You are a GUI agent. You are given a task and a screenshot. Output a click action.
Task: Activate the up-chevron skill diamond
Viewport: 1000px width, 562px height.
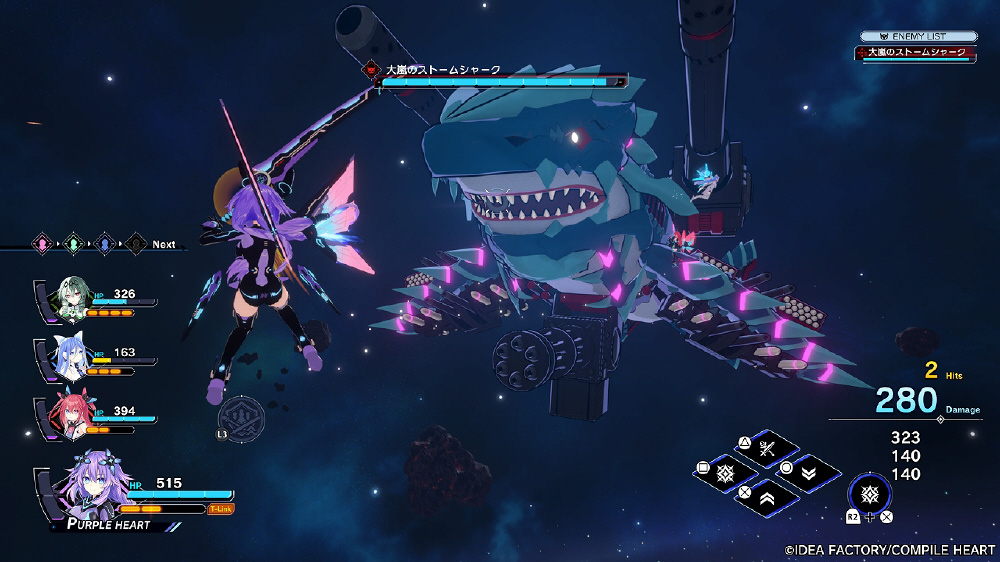pos(767,494)
